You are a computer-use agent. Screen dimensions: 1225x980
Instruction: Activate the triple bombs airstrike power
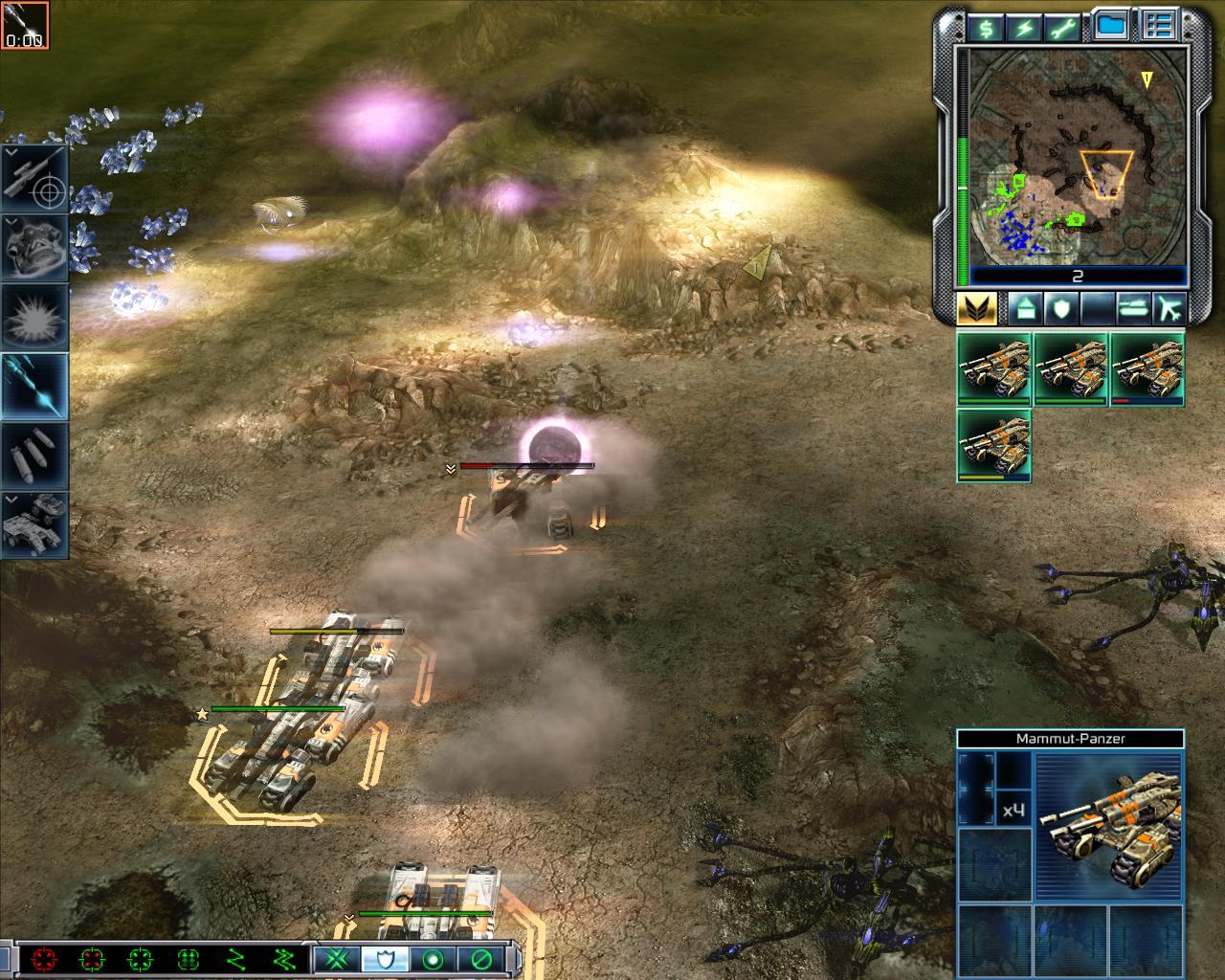coord(35,456)
